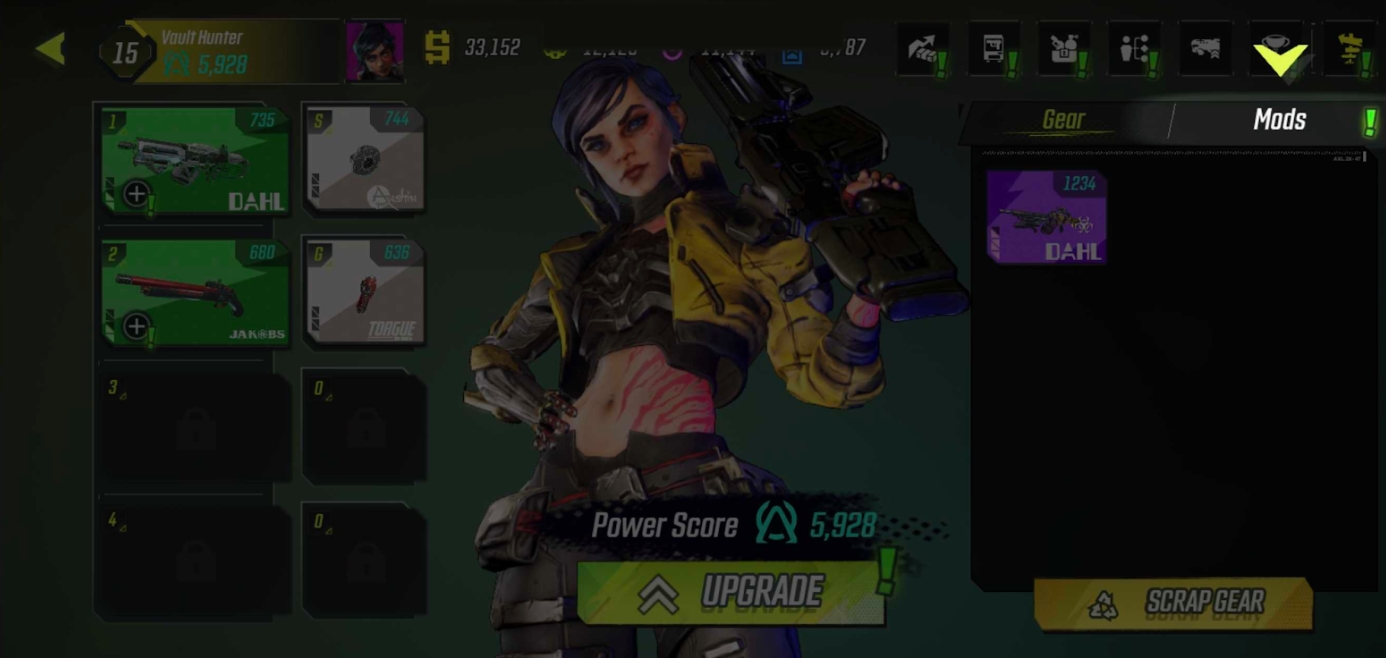
Task: Choose the Anshin shield slot
Action: coord(364,161)
